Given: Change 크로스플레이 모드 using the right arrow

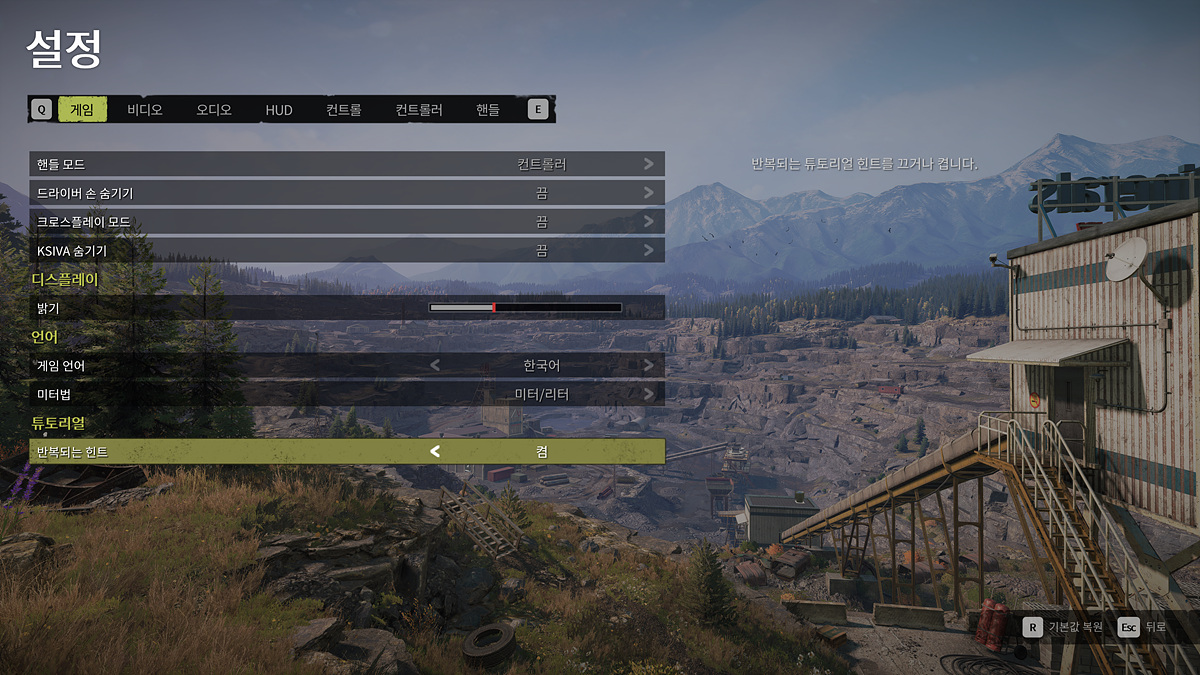Looking at the screenshot, I should [x=649, y=222].
